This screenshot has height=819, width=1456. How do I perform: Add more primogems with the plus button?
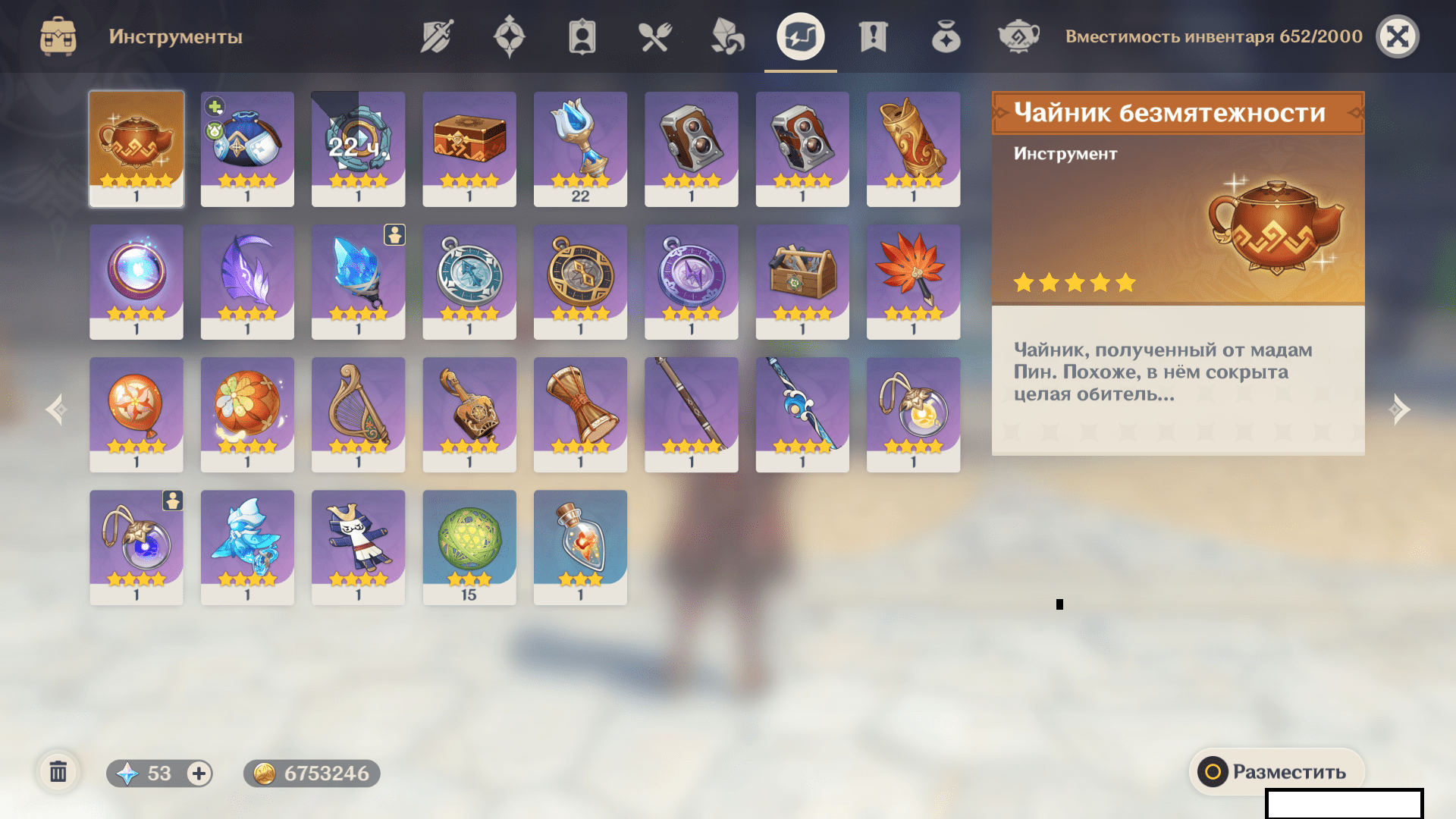tap(199, 773)
